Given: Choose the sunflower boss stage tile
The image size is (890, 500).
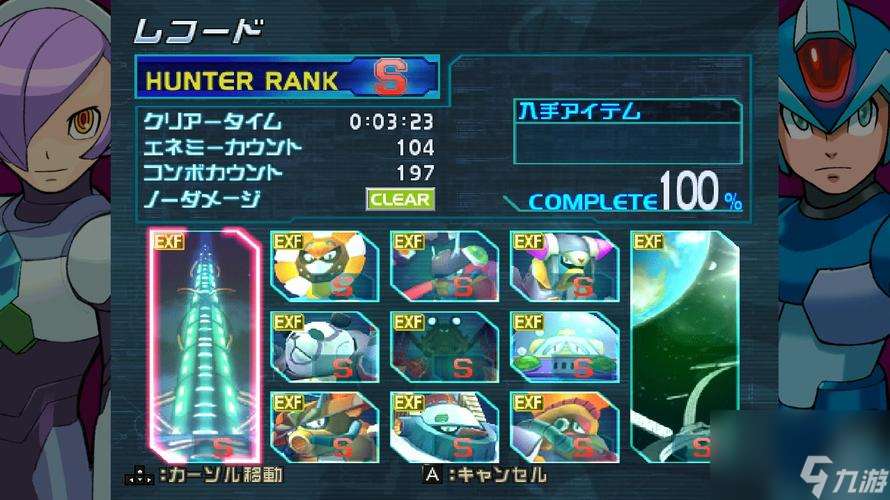Looking at the screenshot, I should point(325,266).
